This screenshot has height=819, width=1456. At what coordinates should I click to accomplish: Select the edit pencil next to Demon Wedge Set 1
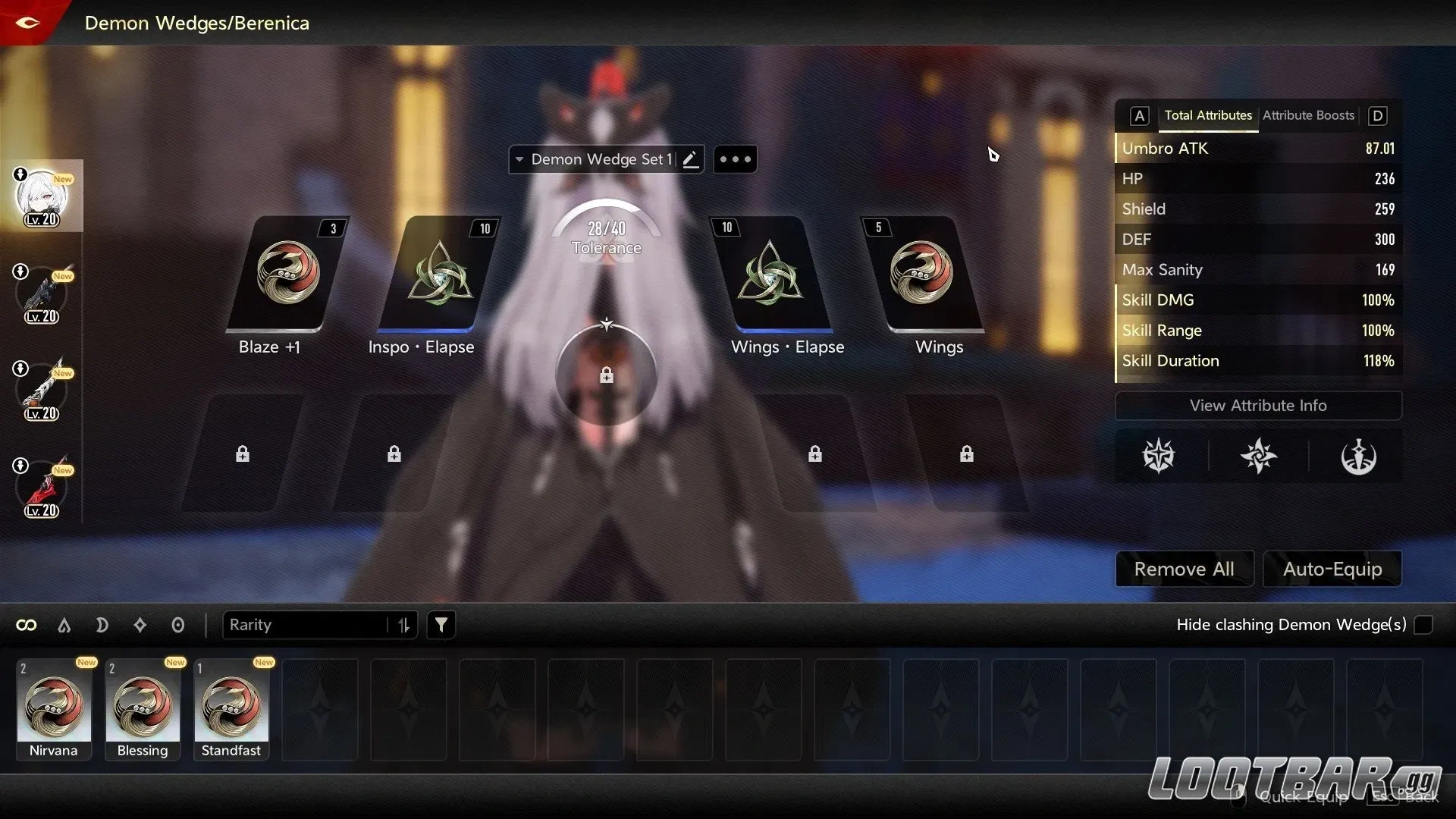click(x=690, y=158)
